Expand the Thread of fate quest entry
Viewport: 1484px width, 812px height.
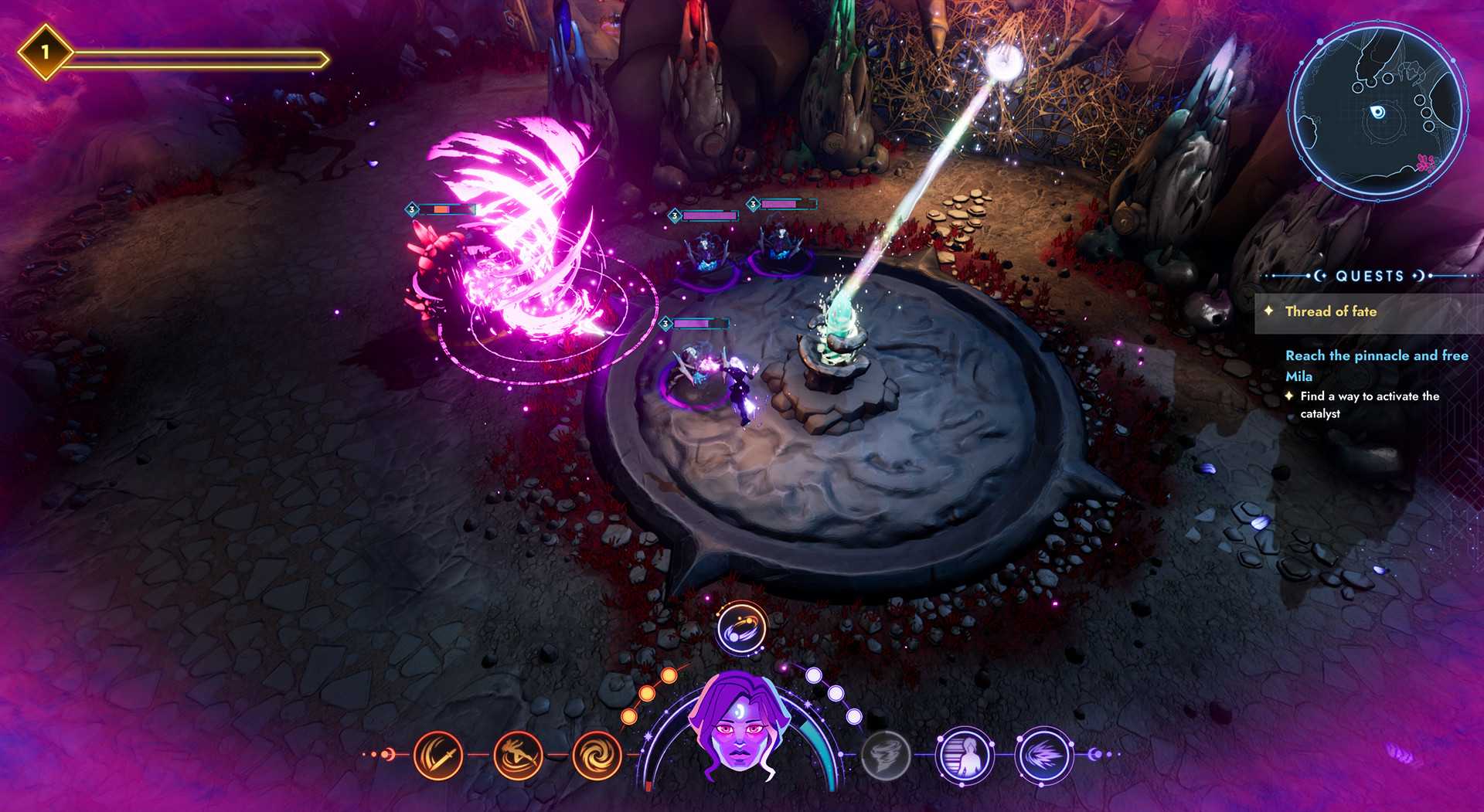1331,311
